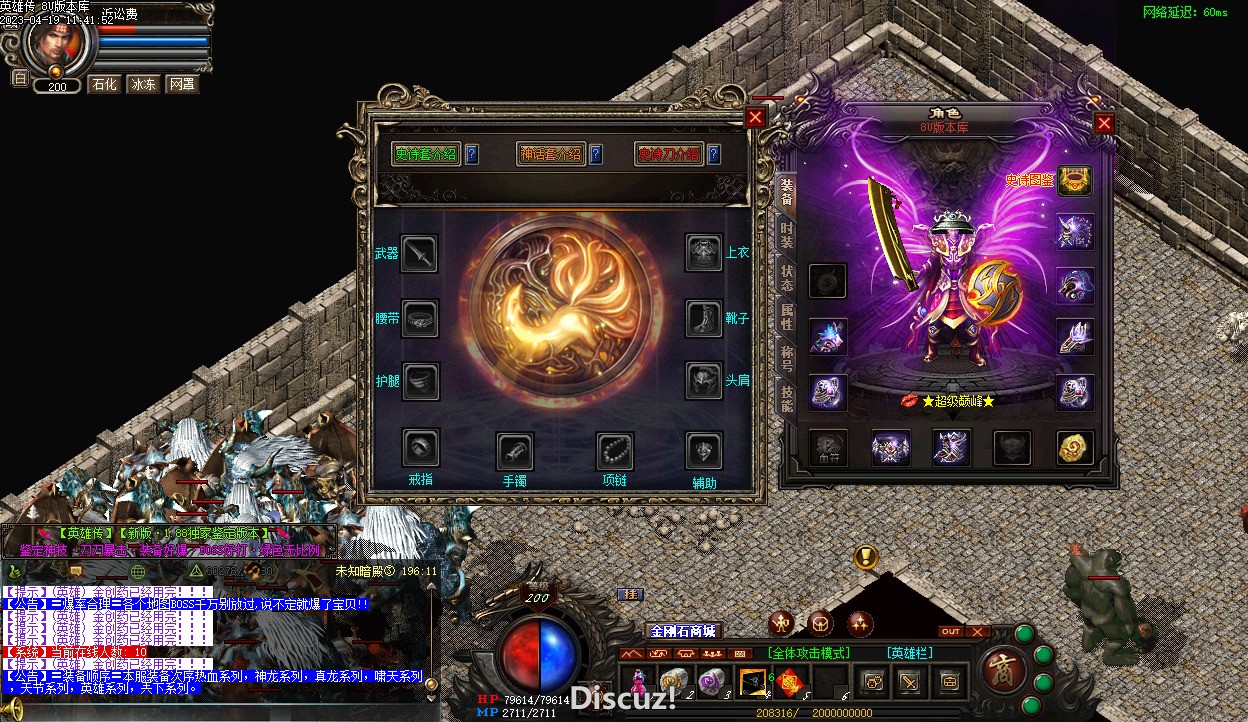The image size is (1248, 722).
Task: Toggle the 全体攻击模式 attack mode label
Action: point(809,653)
